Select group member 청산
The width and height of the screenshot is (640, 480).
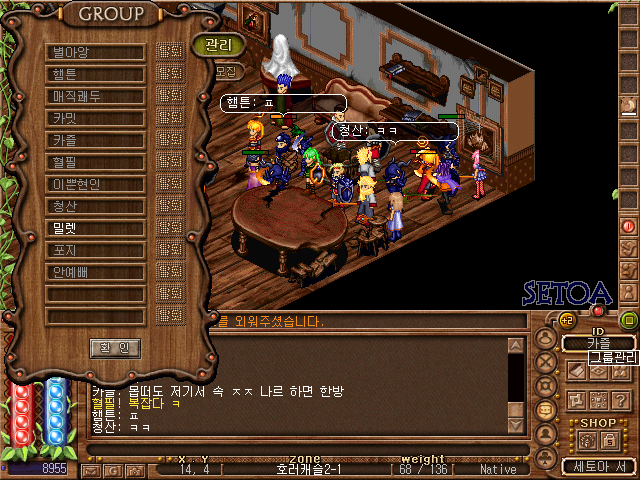point(95,206)
